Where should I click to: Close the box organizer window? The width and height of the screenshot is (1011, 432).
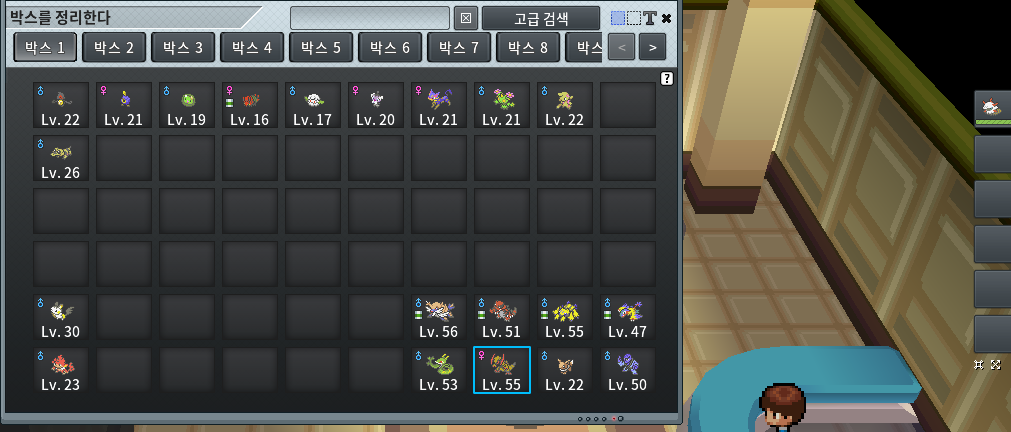(667, 18)
